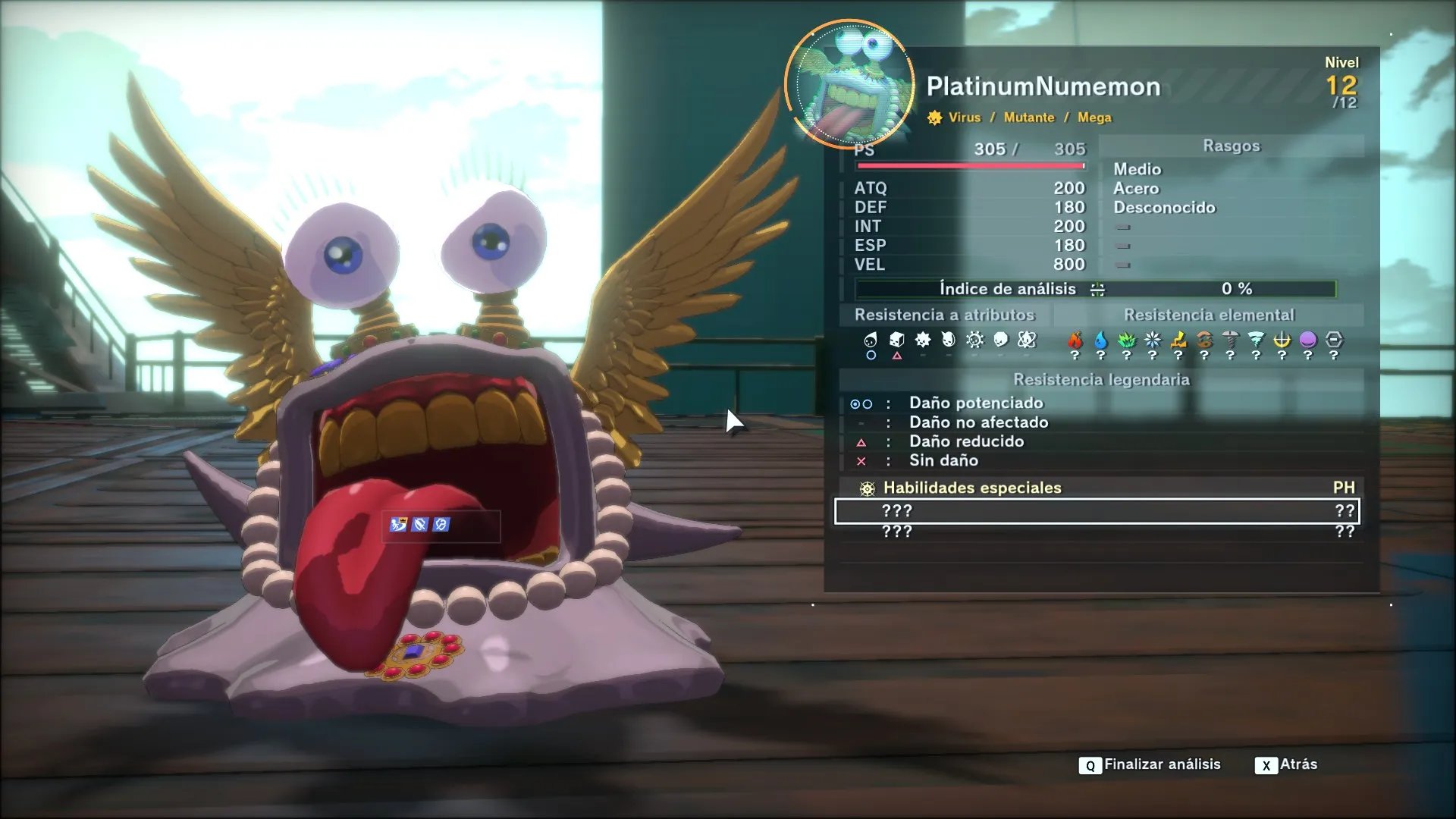
Task: Choose the unhighlighted ??? ability row below
Action: pos(1097,532)
